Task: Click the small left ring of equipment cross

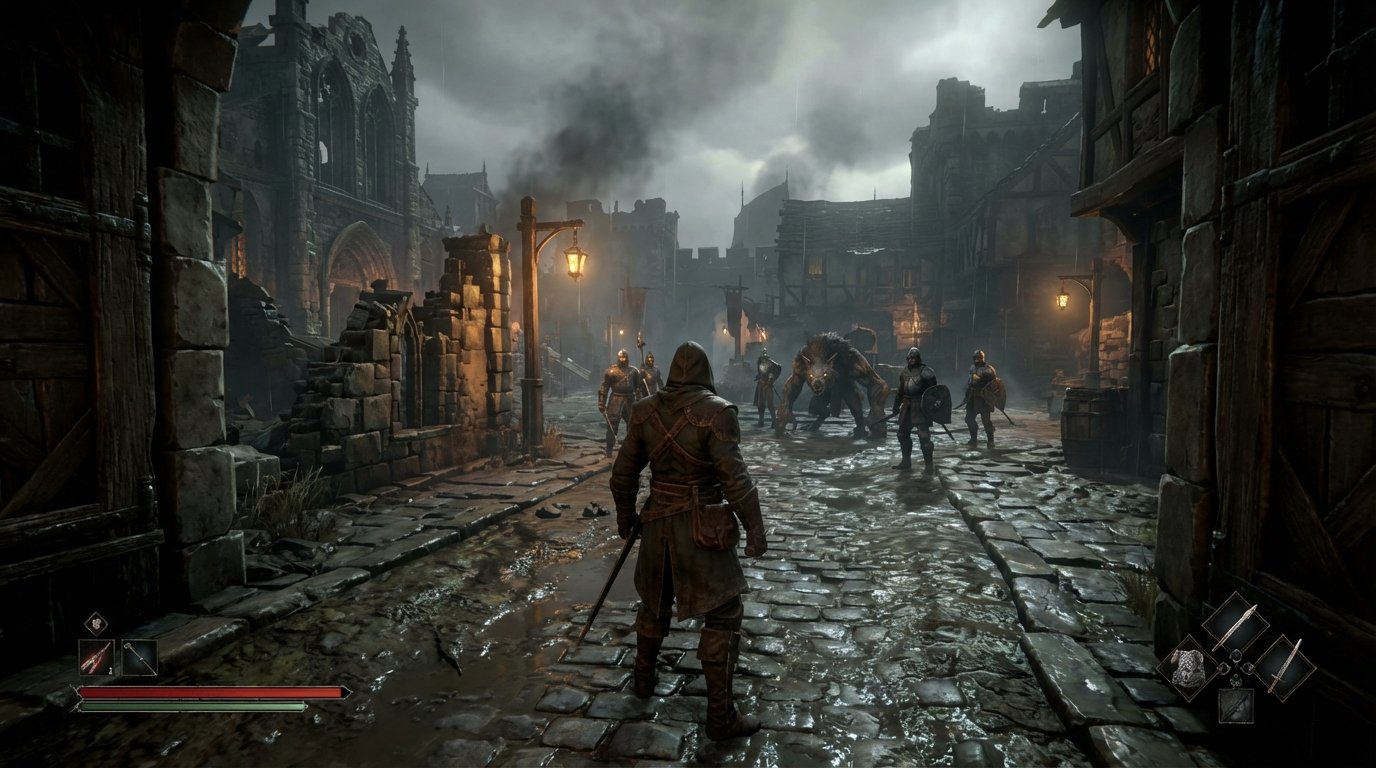Action: pos(1223,670)
